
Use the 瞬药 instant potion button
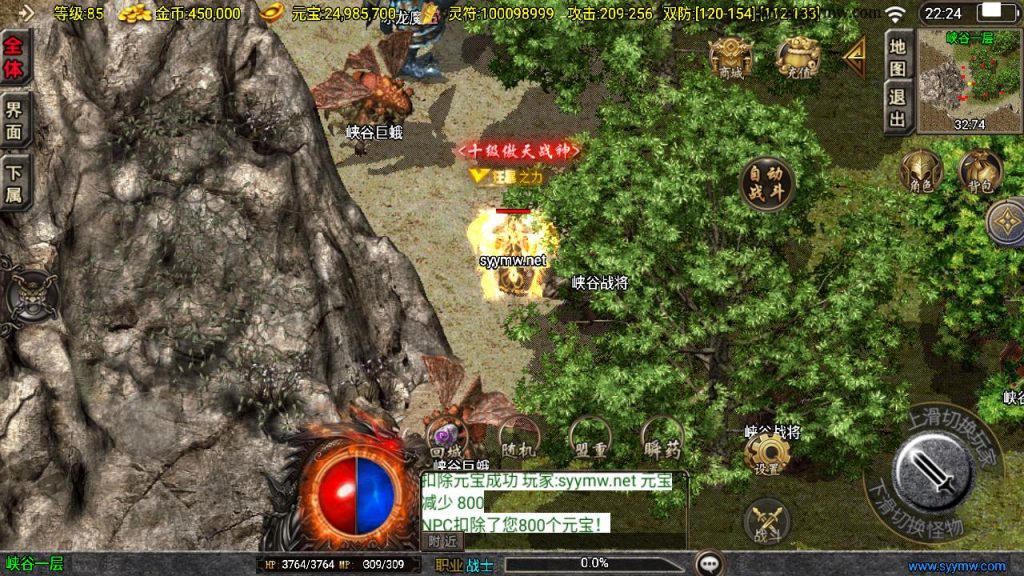662,438
